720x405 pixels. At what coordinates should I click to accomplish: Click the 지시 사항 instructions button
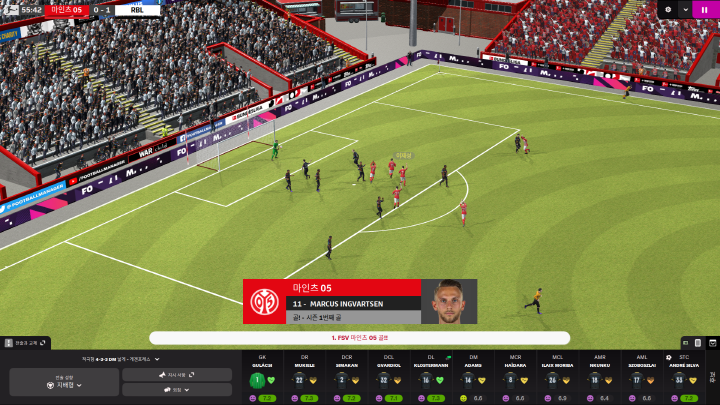pos(177,374)
